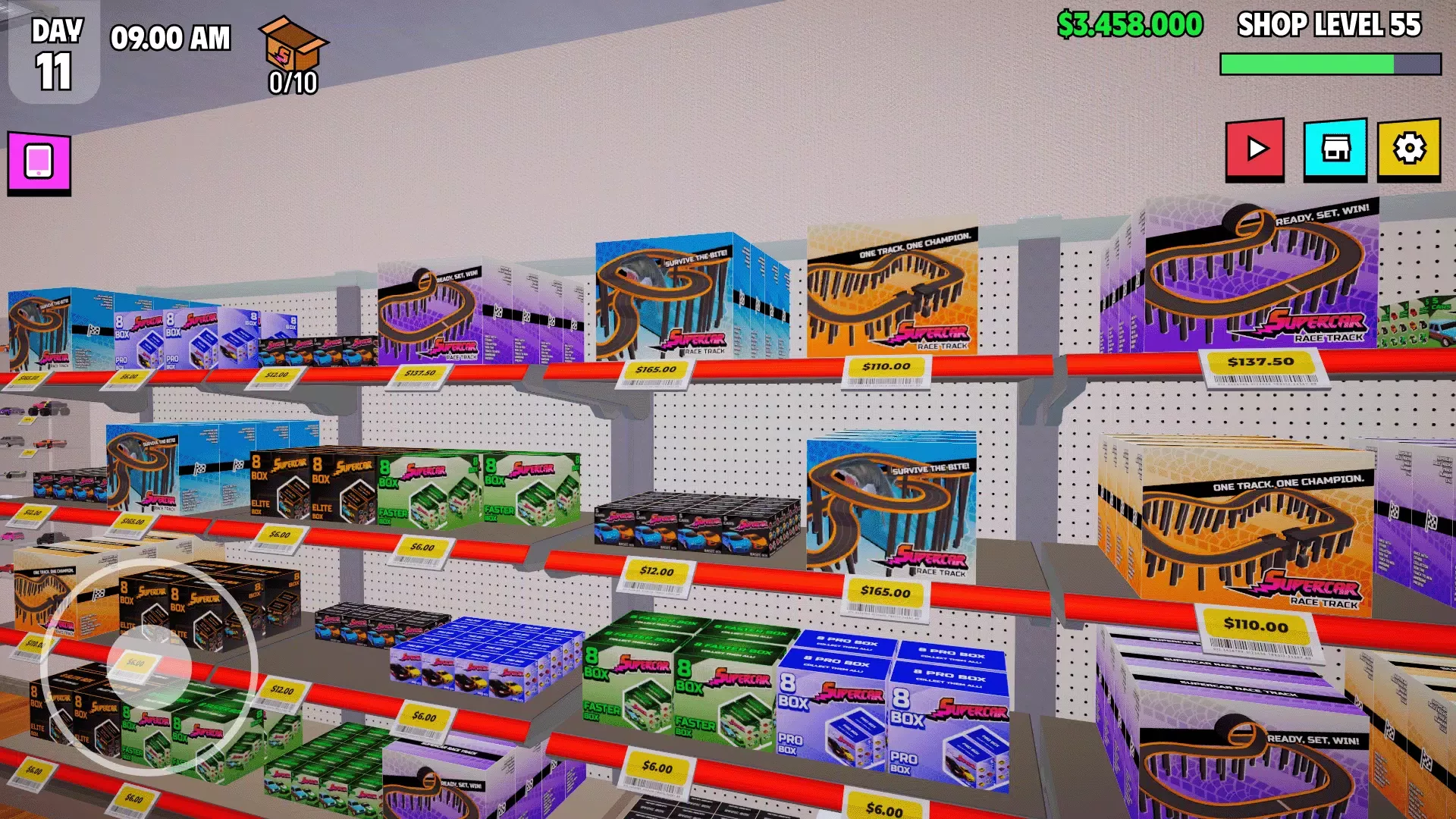
Task: Touch the virtual movement joystick
Action: click(x=149, y=667)
